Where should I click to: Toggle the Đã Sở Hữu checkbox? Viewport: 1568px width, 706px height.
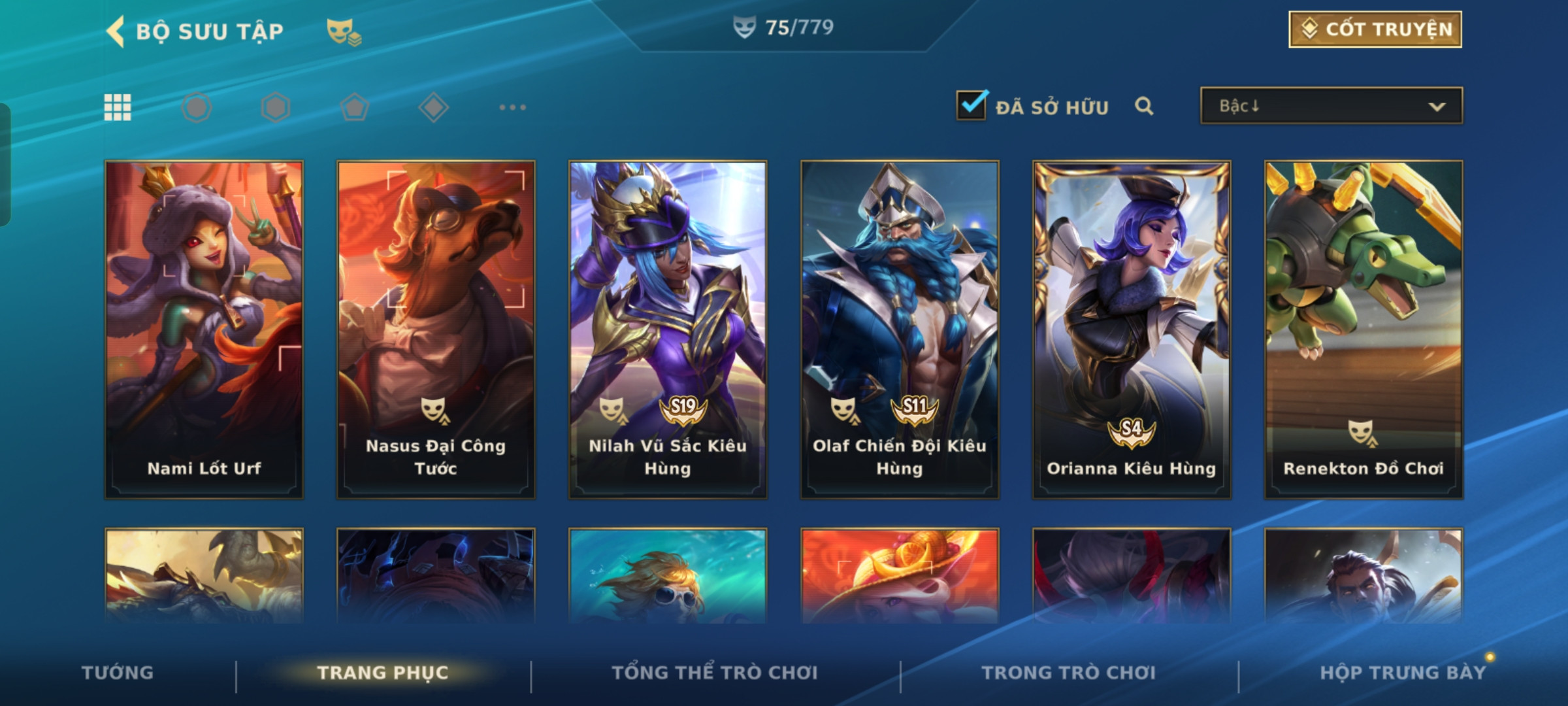[971, 105]
